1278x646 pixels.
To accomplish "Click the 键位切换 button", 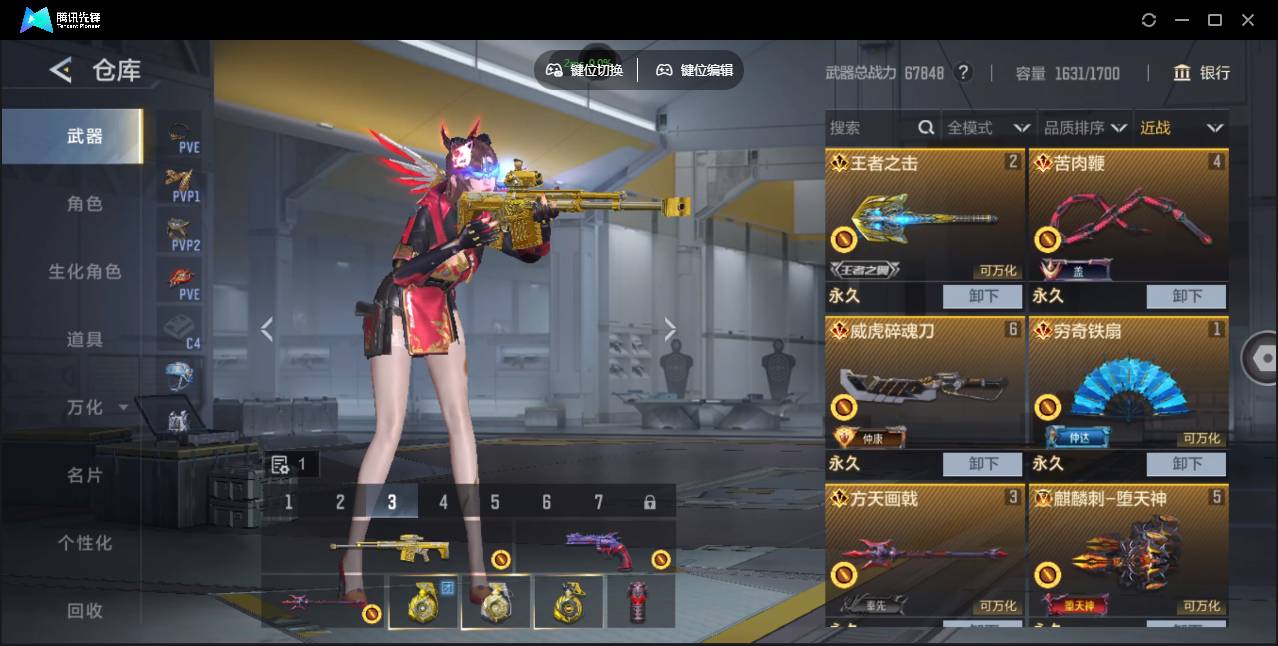I will (x=585, y=70).
